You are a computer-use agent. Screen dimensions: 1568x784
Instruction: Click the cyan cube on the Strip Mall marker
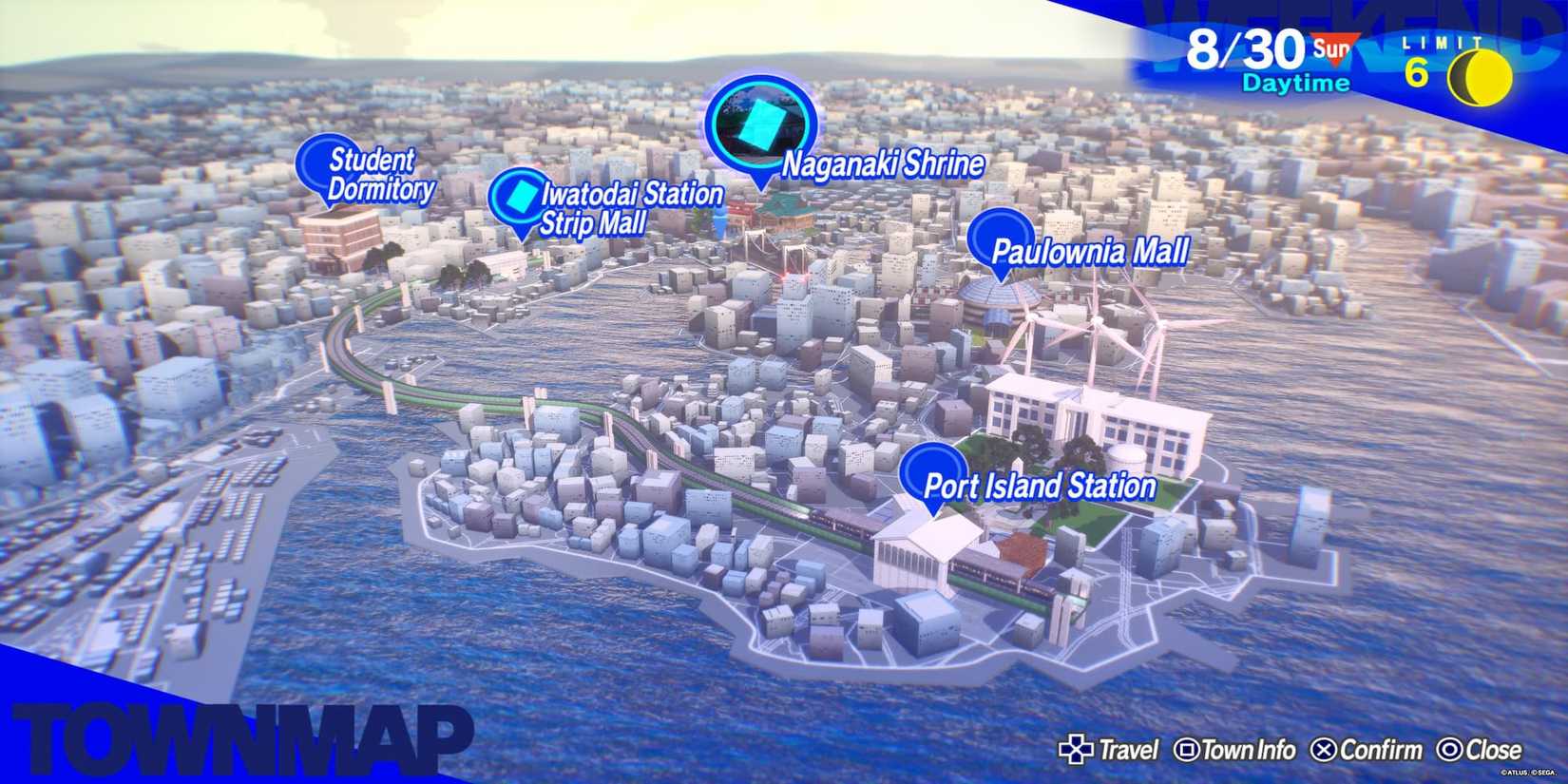520,197
